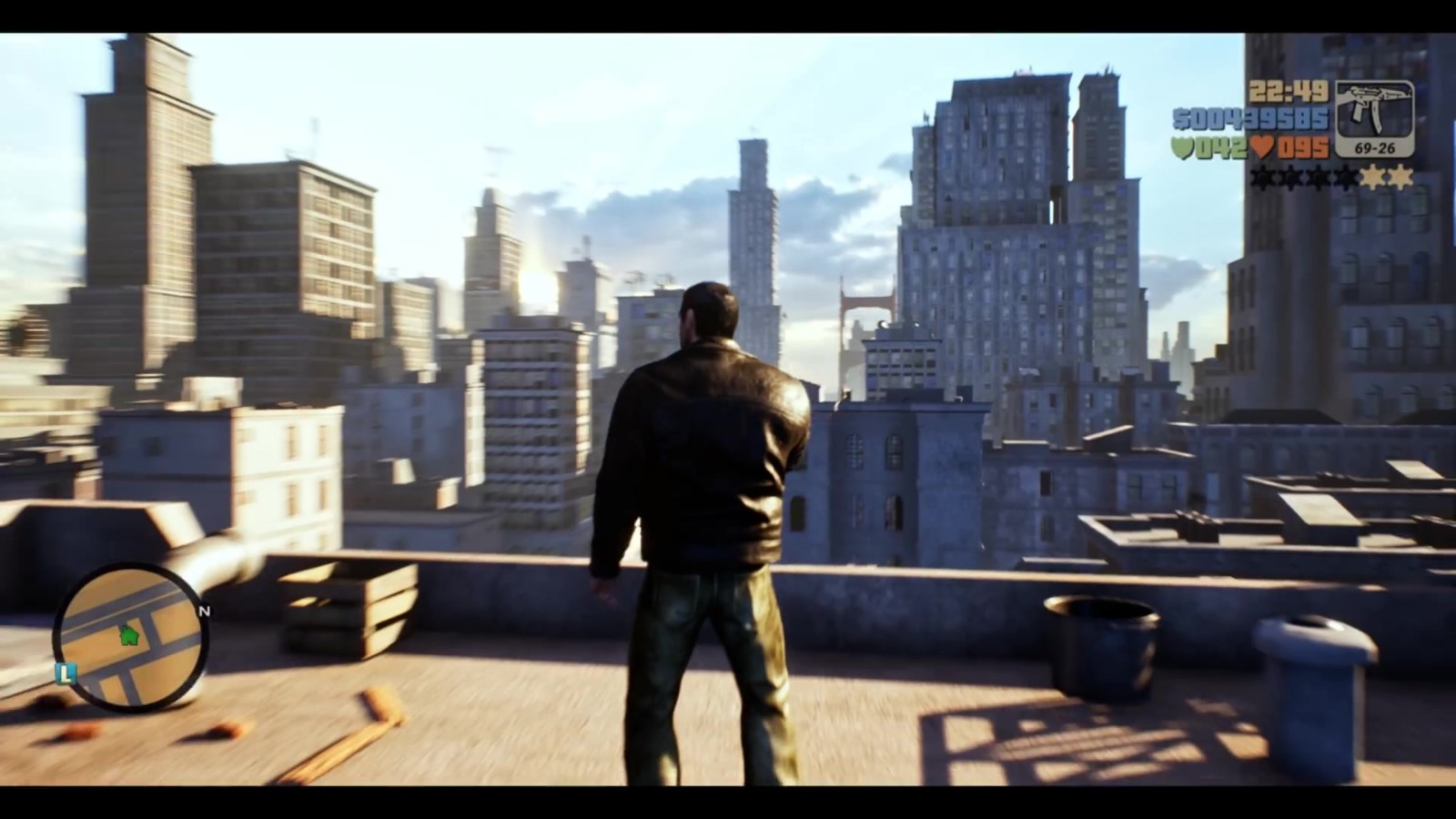Click the blue L marker beside the minimap
The width and height of the screenshot is (1456, 819).
pos(64,673)
